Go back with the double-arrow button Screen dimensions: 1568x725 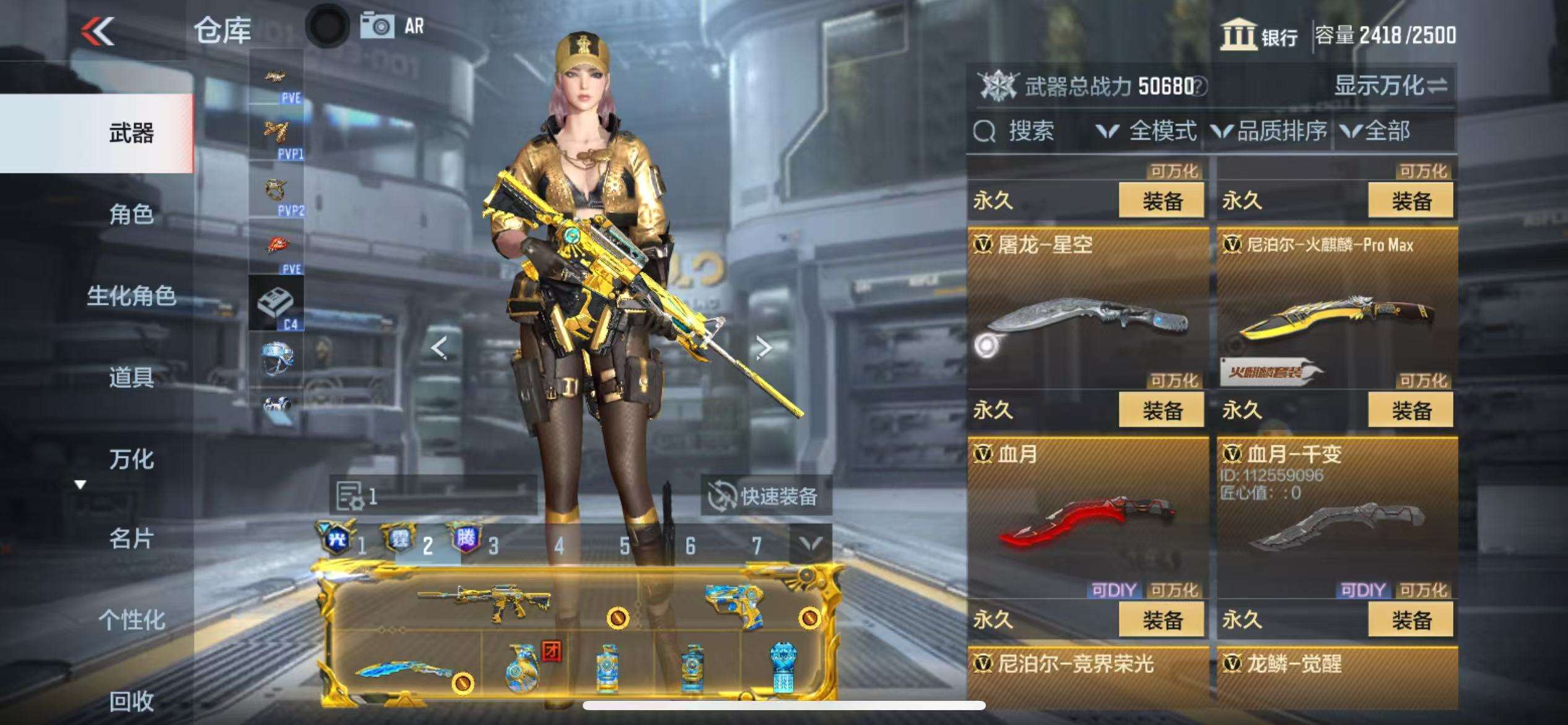click(x=98, y=31)
